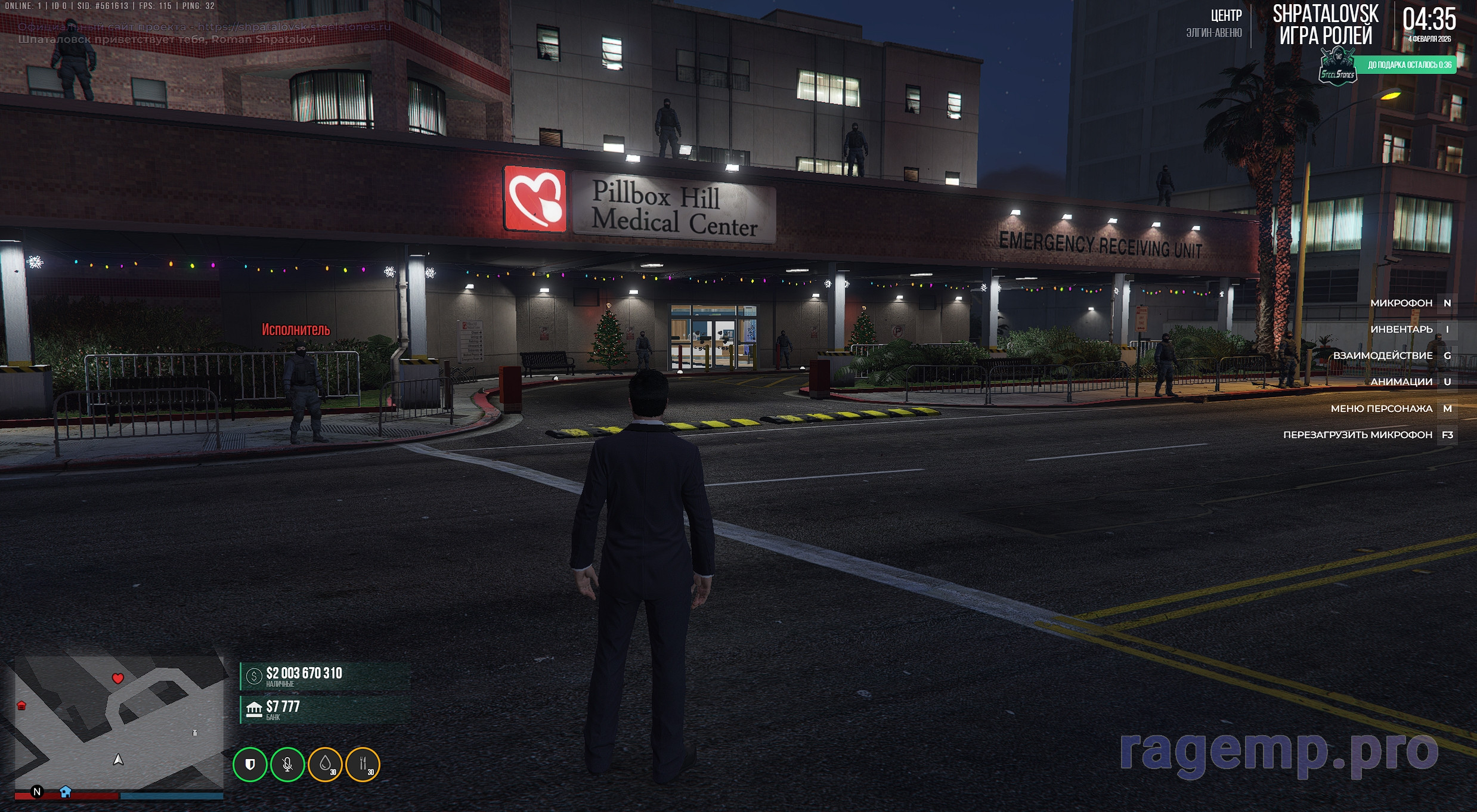1477x812 pixels.
Task: Click the cash dollar sign icon
Action: coord(254,676)
